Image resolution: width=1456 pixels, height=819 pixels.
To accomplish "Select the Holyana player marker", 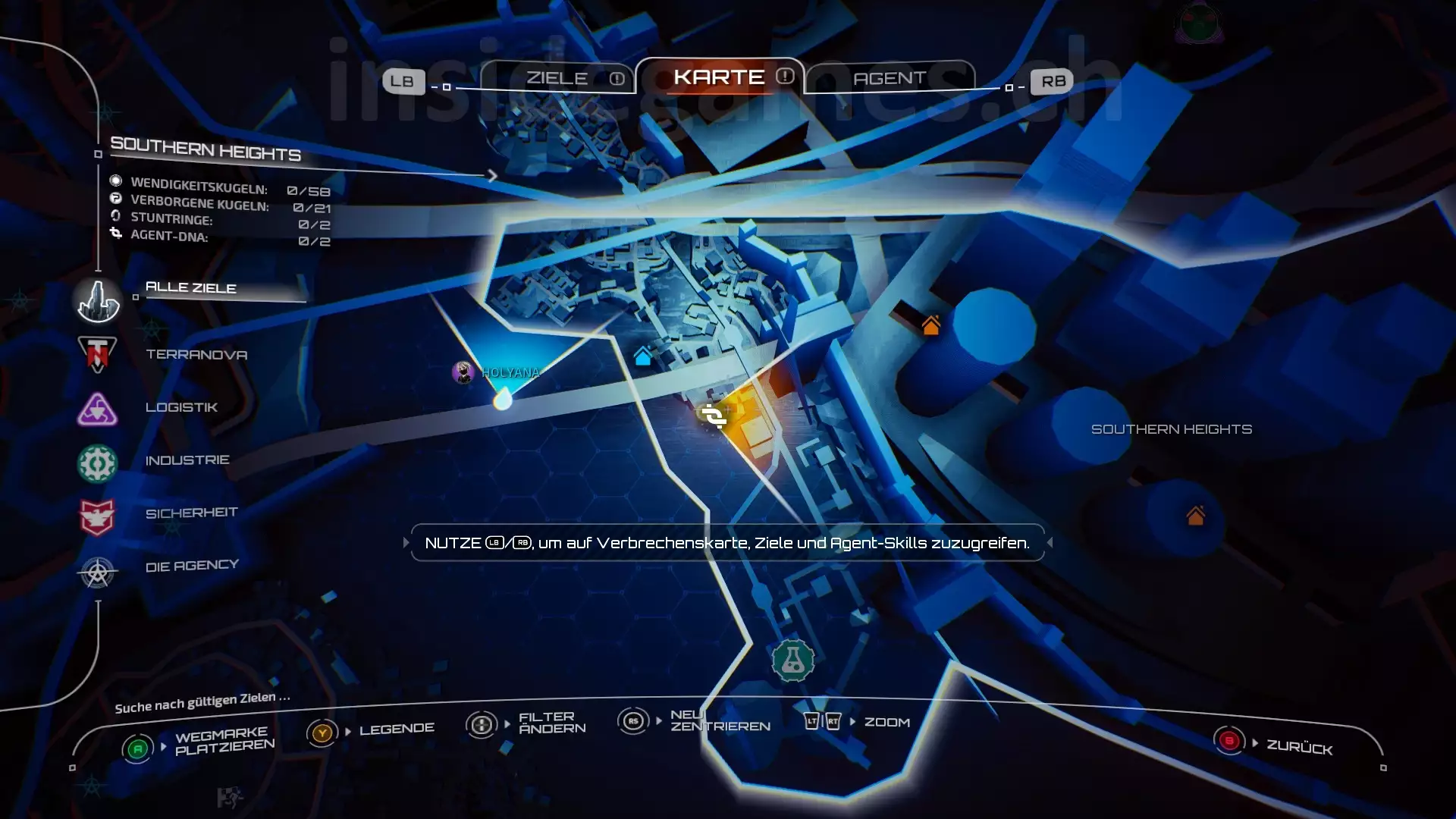I will pos(463,372).
